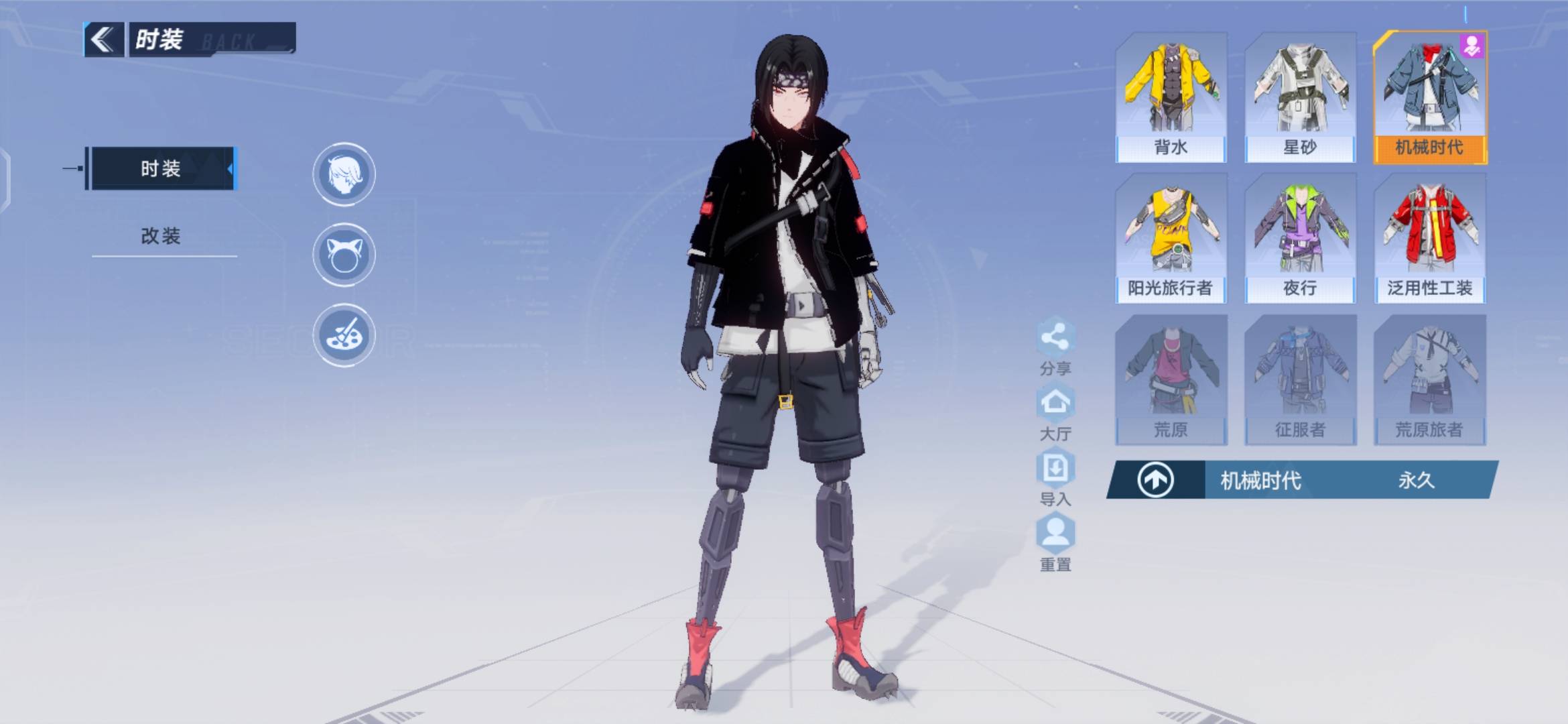Viewport: 1568px width, 724px height.
Task: Click the up-arrow button beside 机械时代
Action: 1155,480
